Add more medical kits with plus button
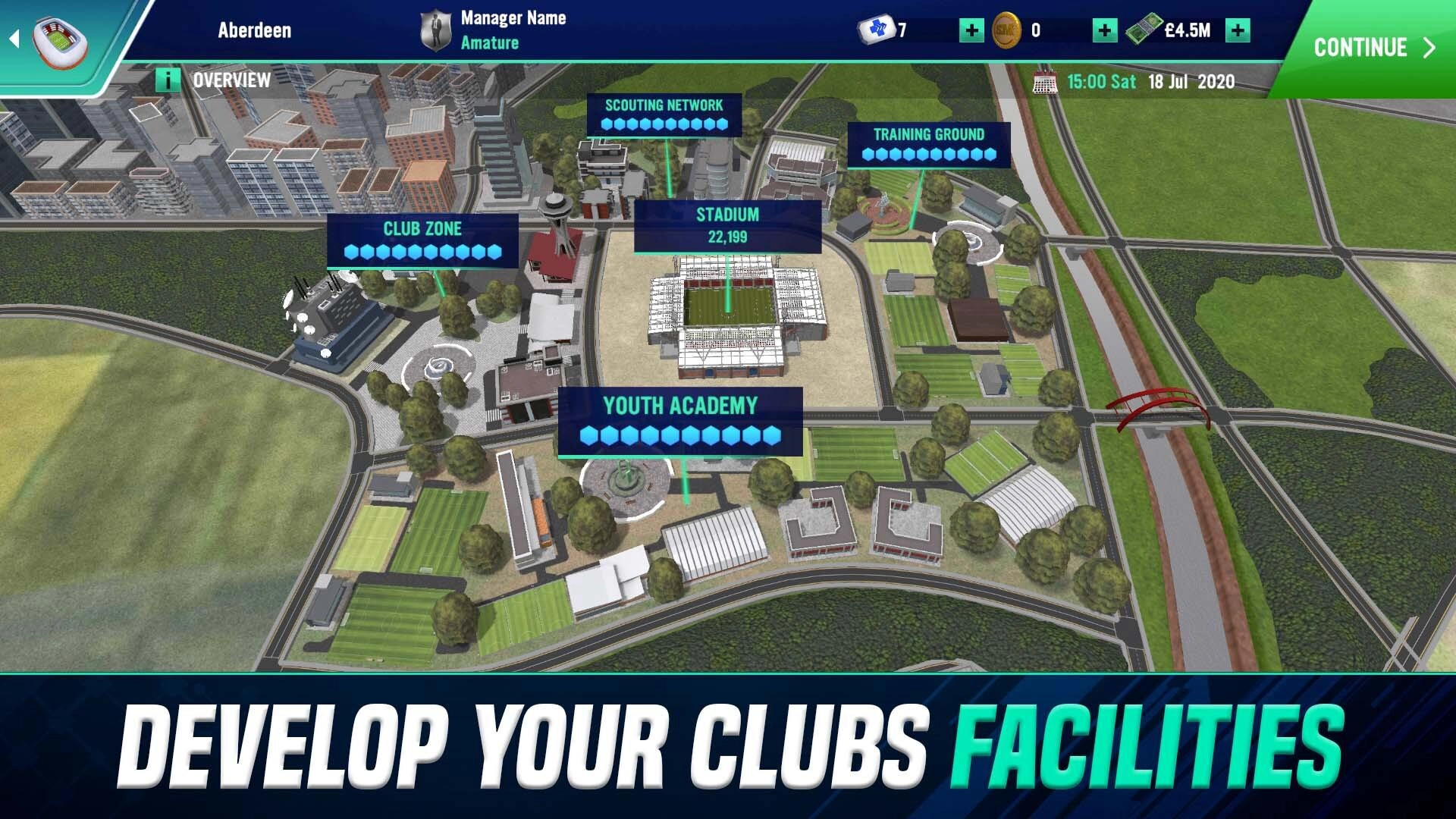This screenshot has width=1456, height=819. pyautogui.click(x=971, y=30)
